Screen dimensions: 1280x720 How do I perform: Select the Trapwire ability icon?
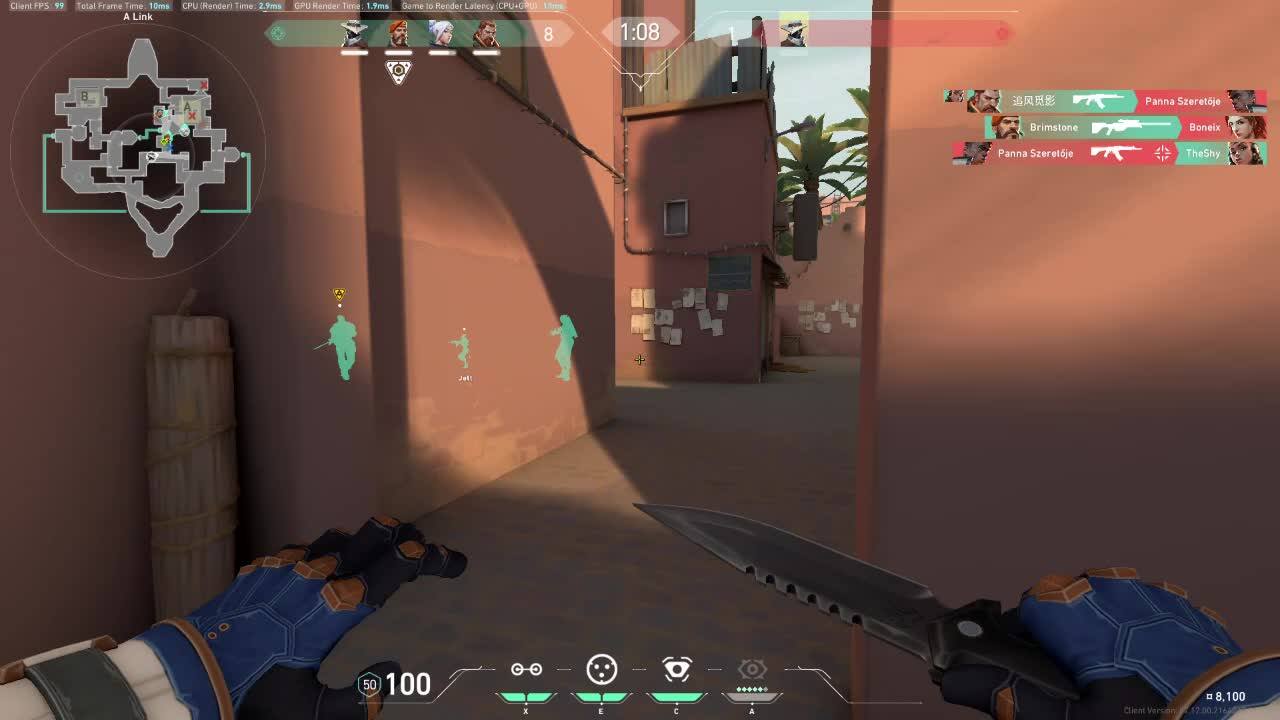(526, 669)
